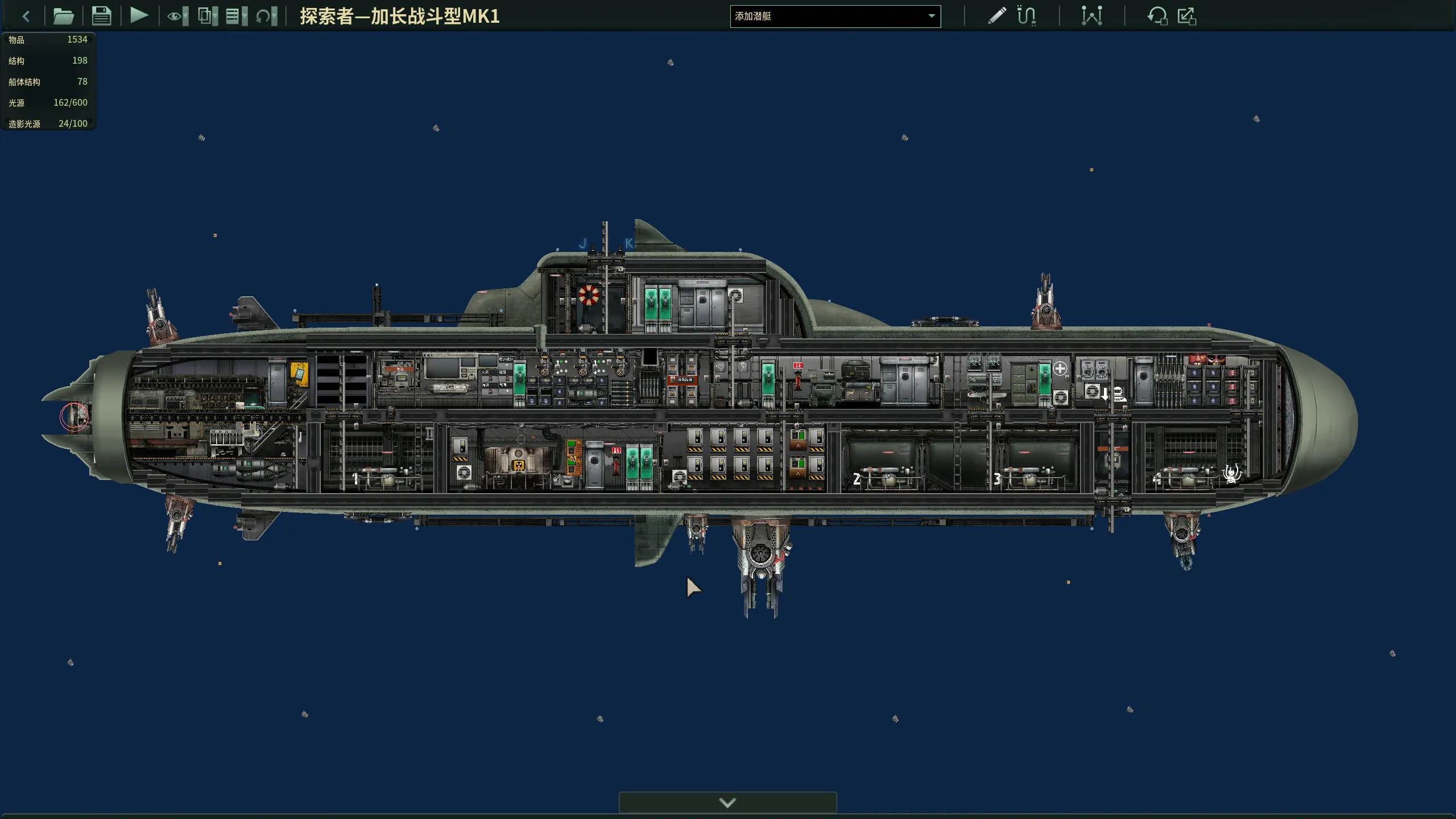
Task: Open the overlapping squares layer menu
Action: [207, 16]
